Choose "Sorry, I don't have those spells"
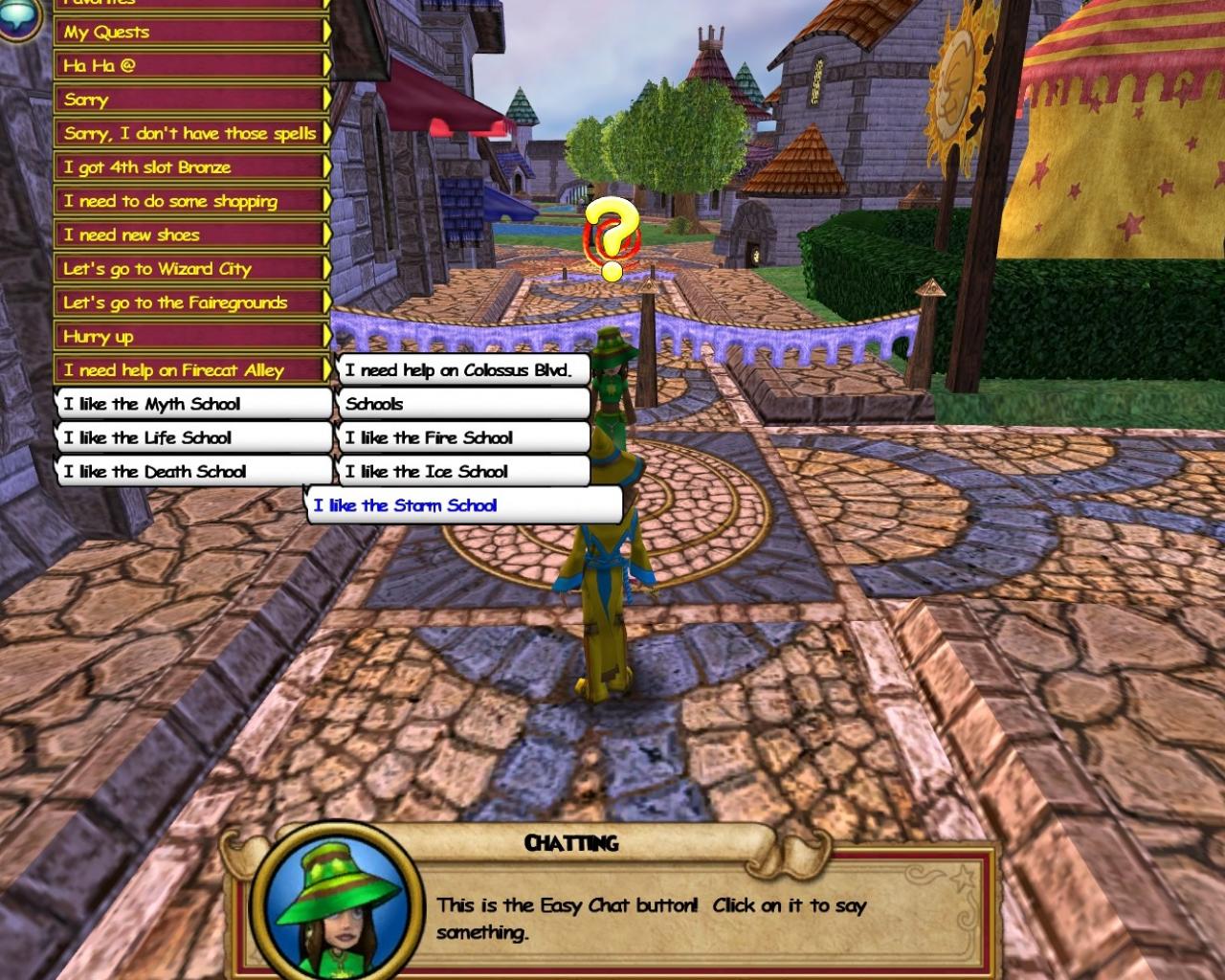Screen dimensions: 1225x980 point(189,134)
